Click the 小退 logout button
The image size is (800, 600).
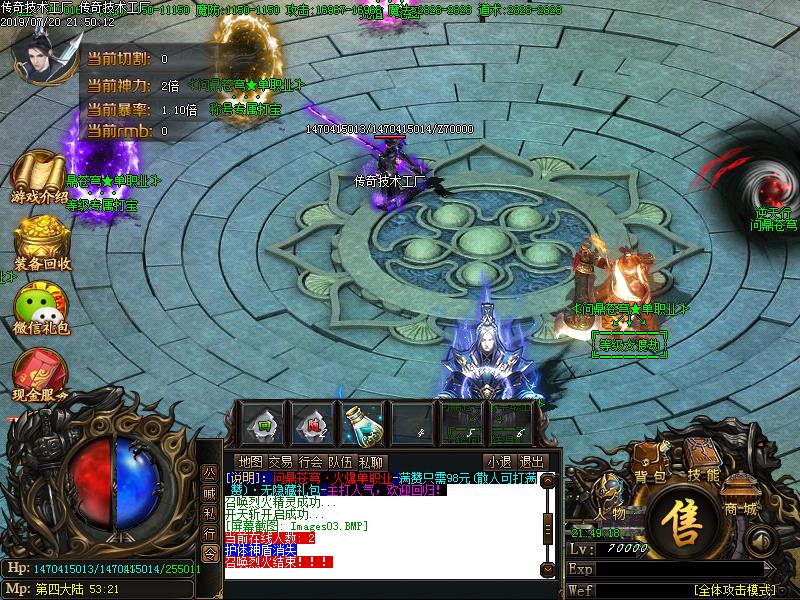click(498, 461)
